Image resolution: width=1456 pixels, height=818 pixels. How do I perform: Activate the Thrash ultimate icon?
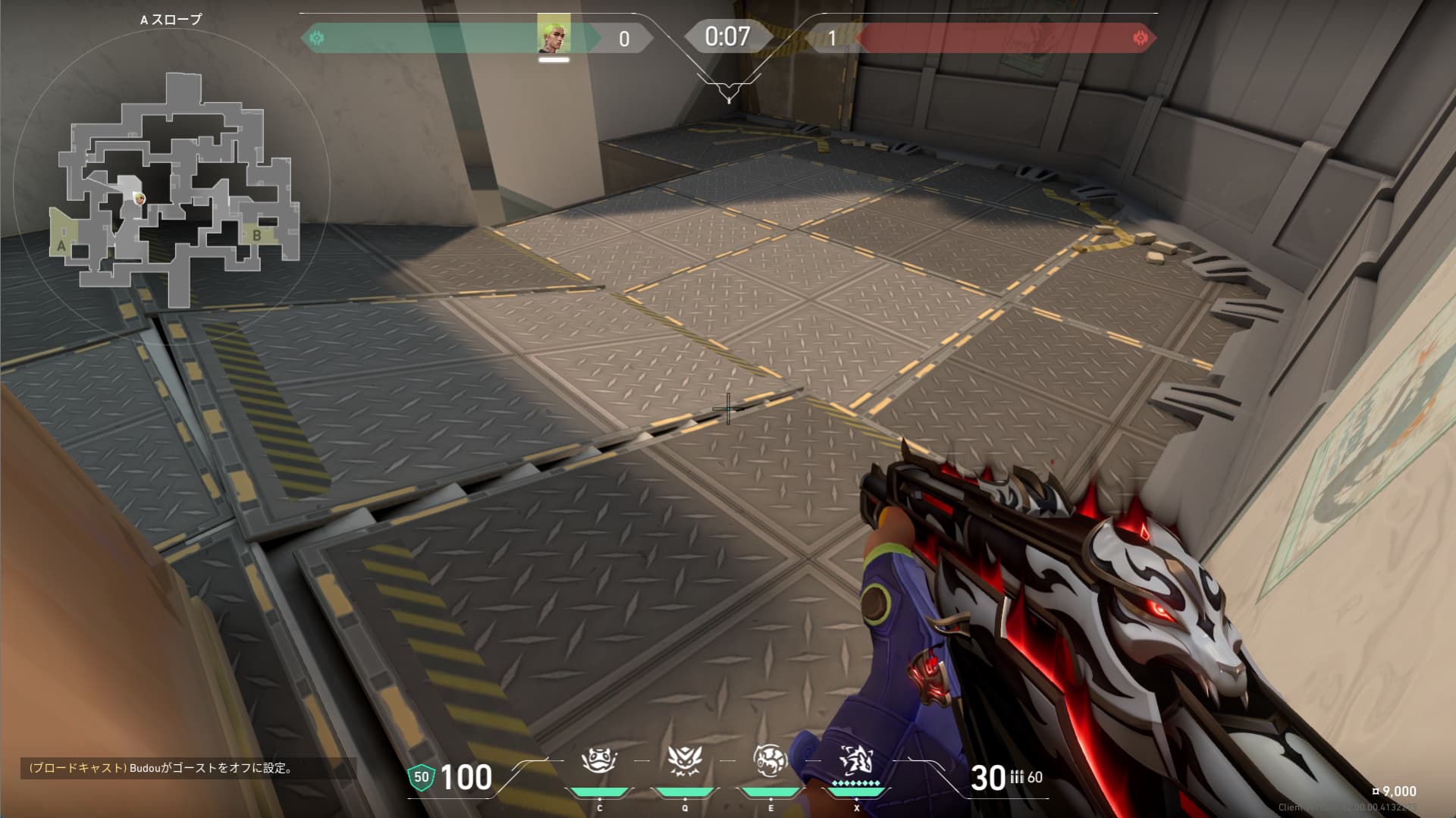[x=856, y=760]
